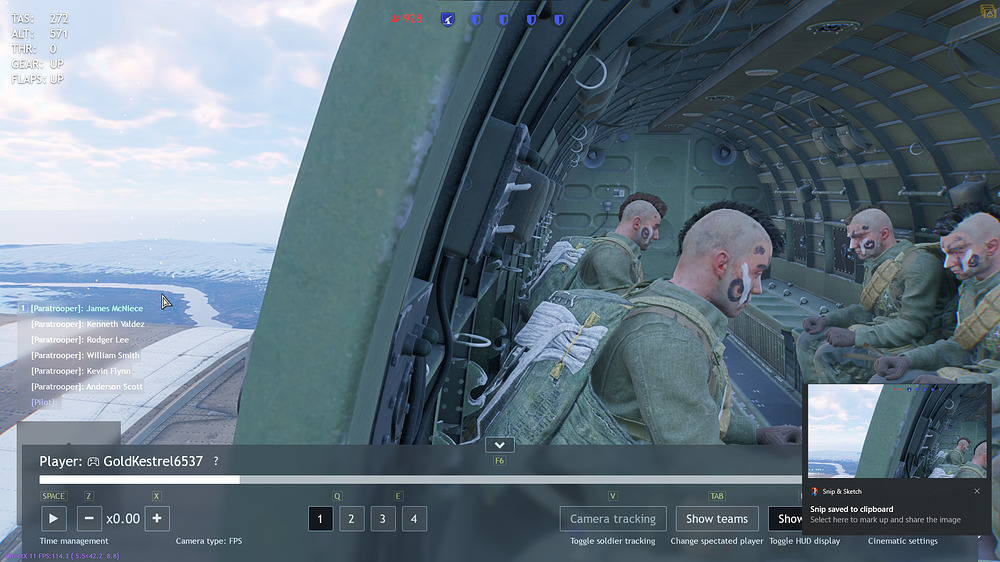Switch to camera type 2

click(x=351, y=518)
